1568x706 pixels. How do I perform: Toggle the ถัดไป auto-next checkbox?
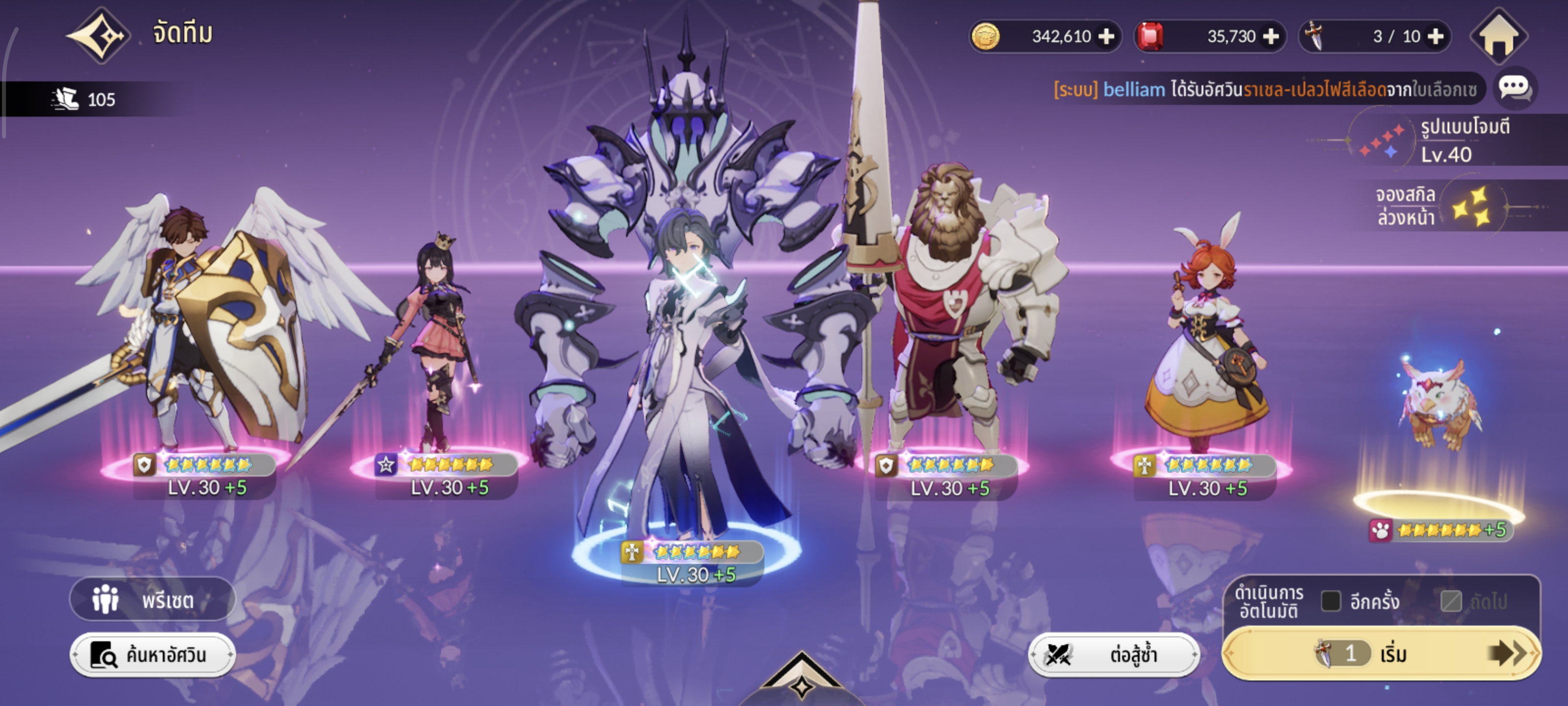[x=1451, y=601]
